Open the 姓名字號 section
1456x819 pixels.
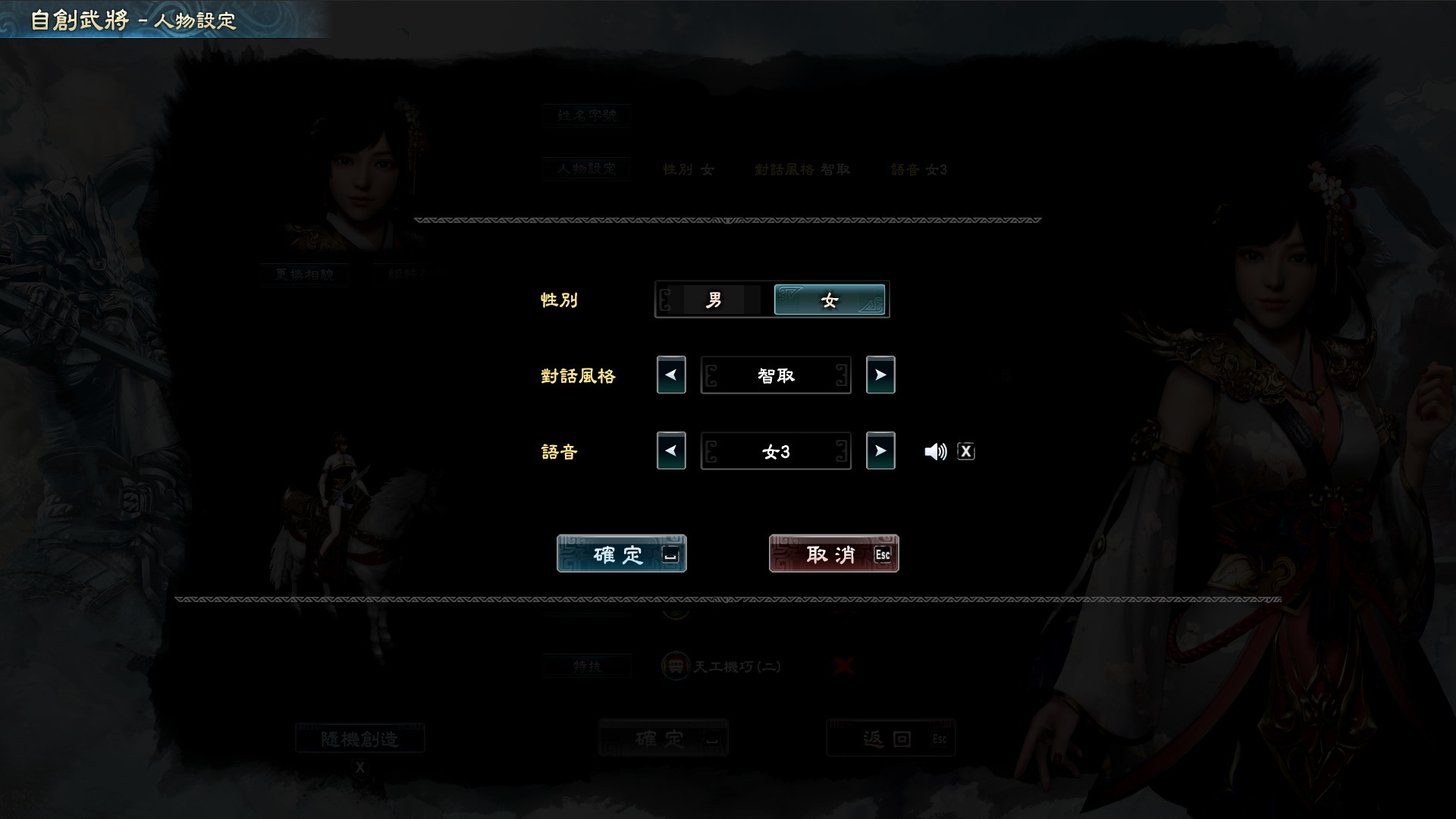(586, 115)
